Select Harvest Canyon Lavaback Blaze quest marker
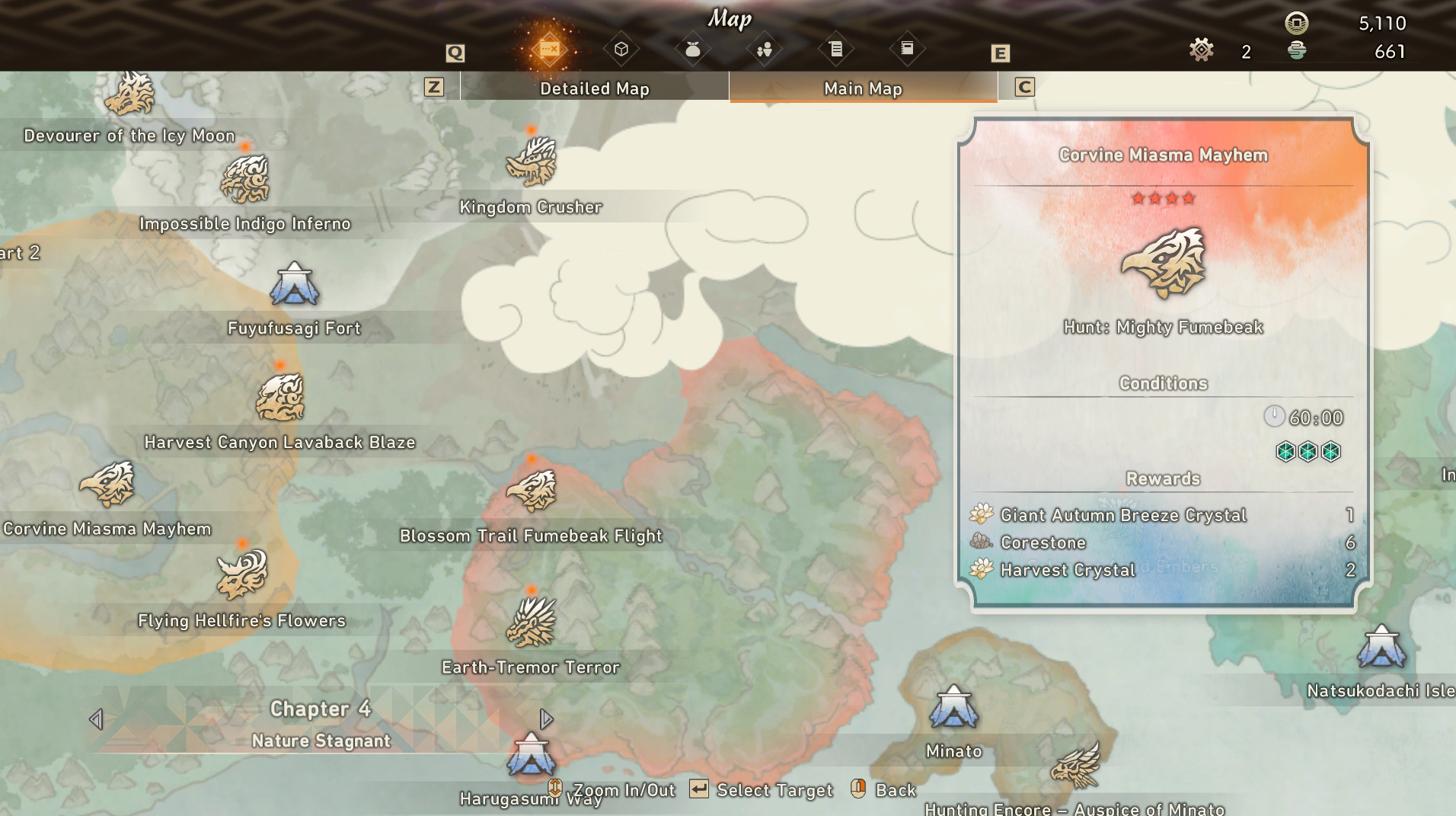Image resolution: width=1456 pixels, height=816 pixels. click(280, 398)
